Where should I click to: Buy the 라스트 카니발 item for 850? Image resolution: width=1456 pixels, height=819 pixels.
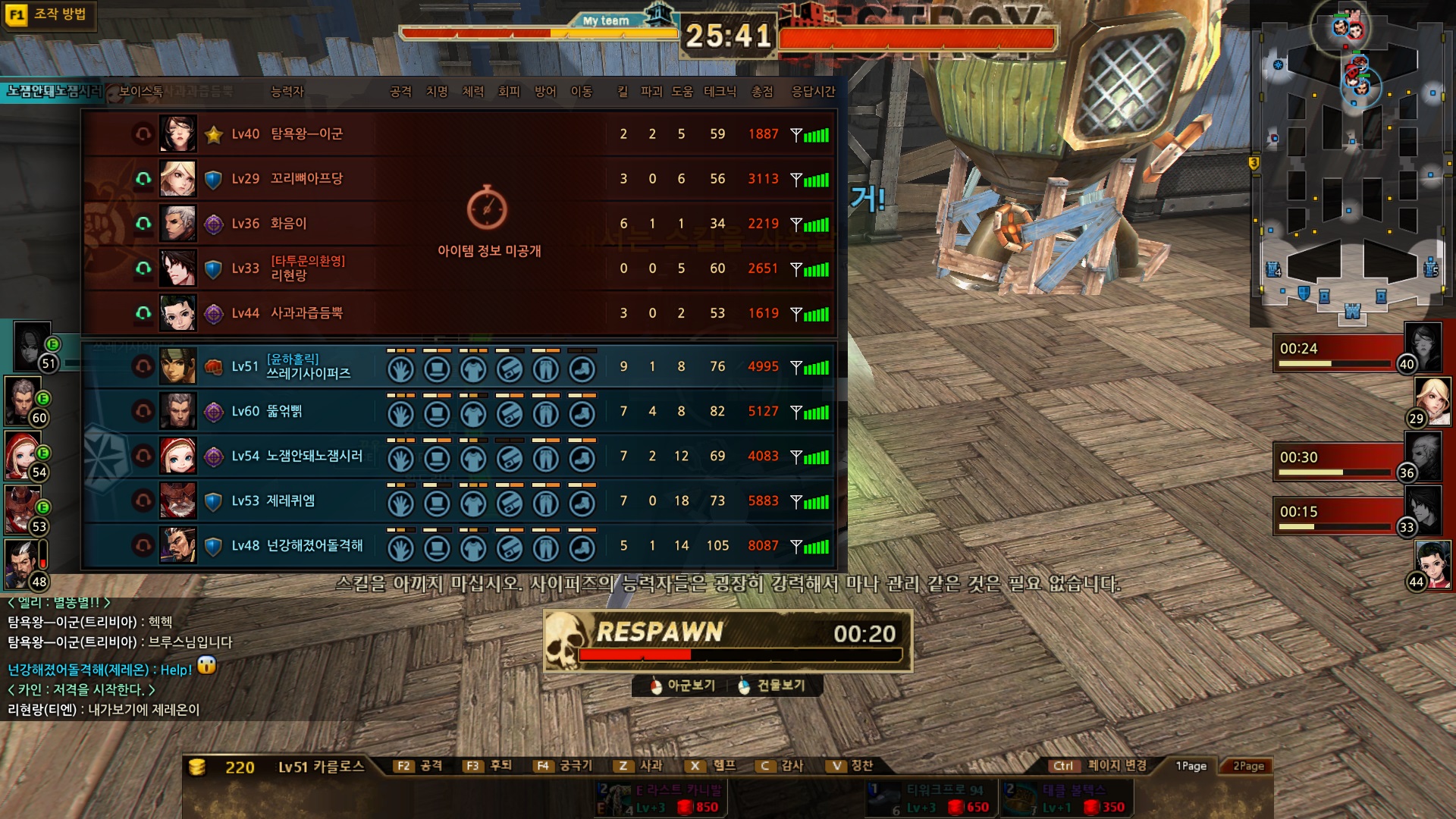(660, 799)
